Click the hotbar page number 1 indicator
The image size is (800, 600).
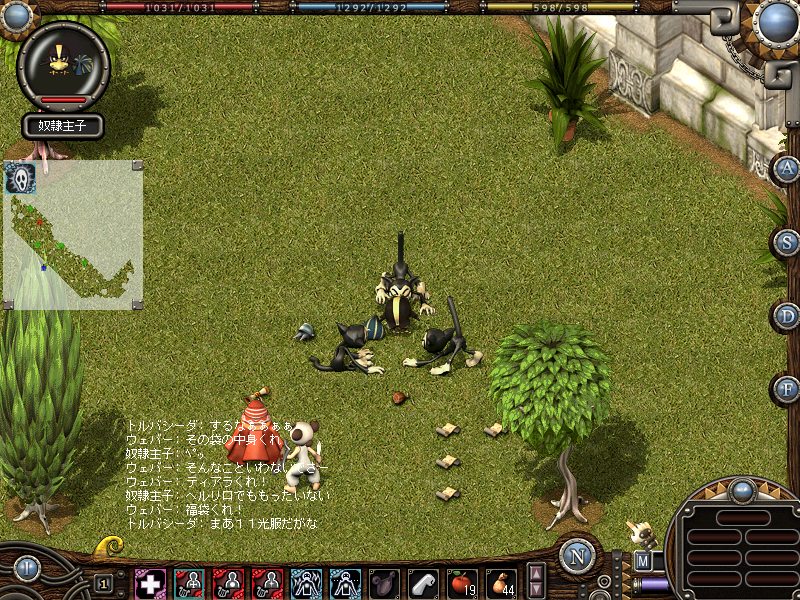(103, 582)
